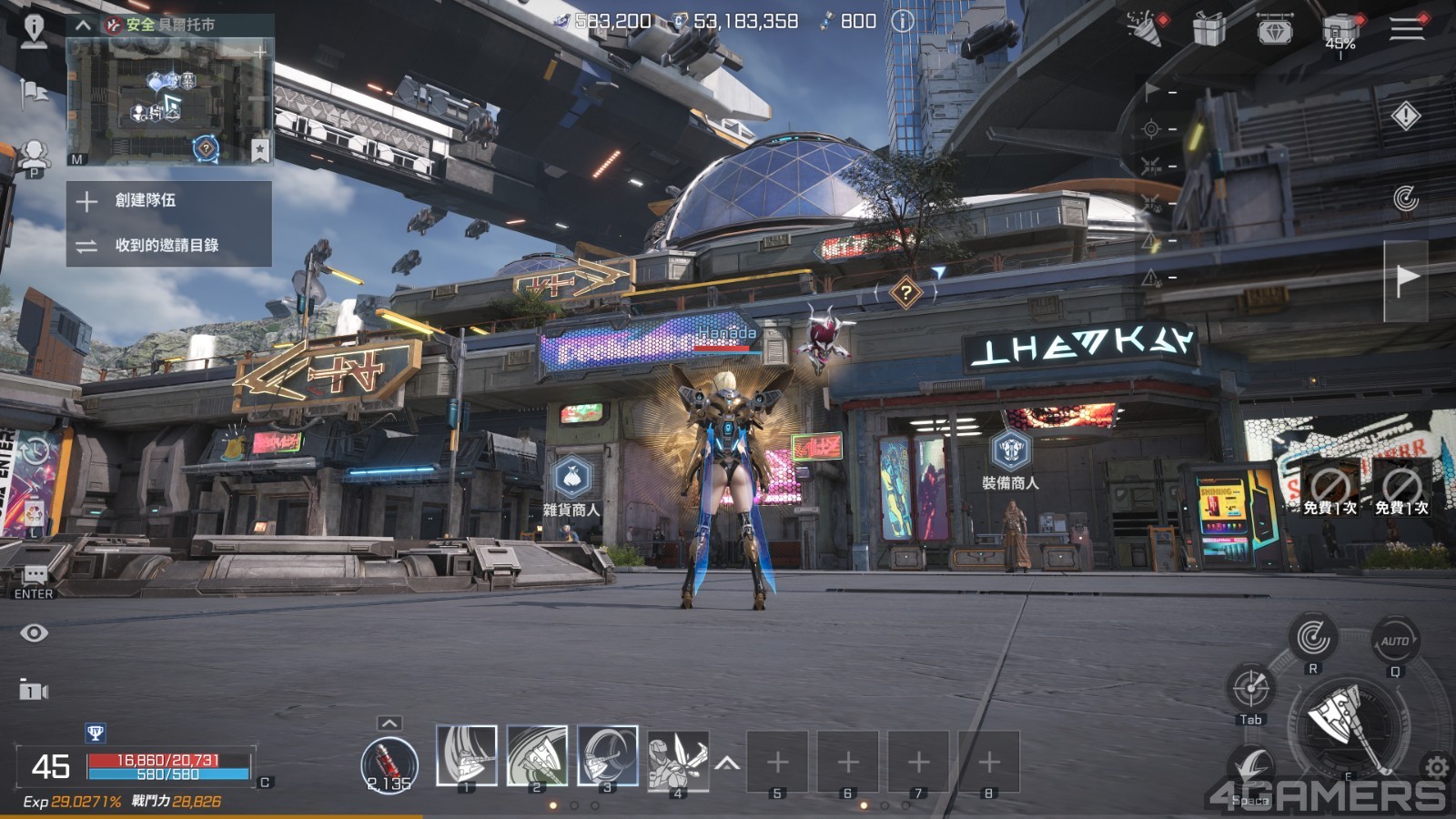Open the chat bubble window
The height and width of the screenshot is (819, 1456).
[x=35, y=575]
